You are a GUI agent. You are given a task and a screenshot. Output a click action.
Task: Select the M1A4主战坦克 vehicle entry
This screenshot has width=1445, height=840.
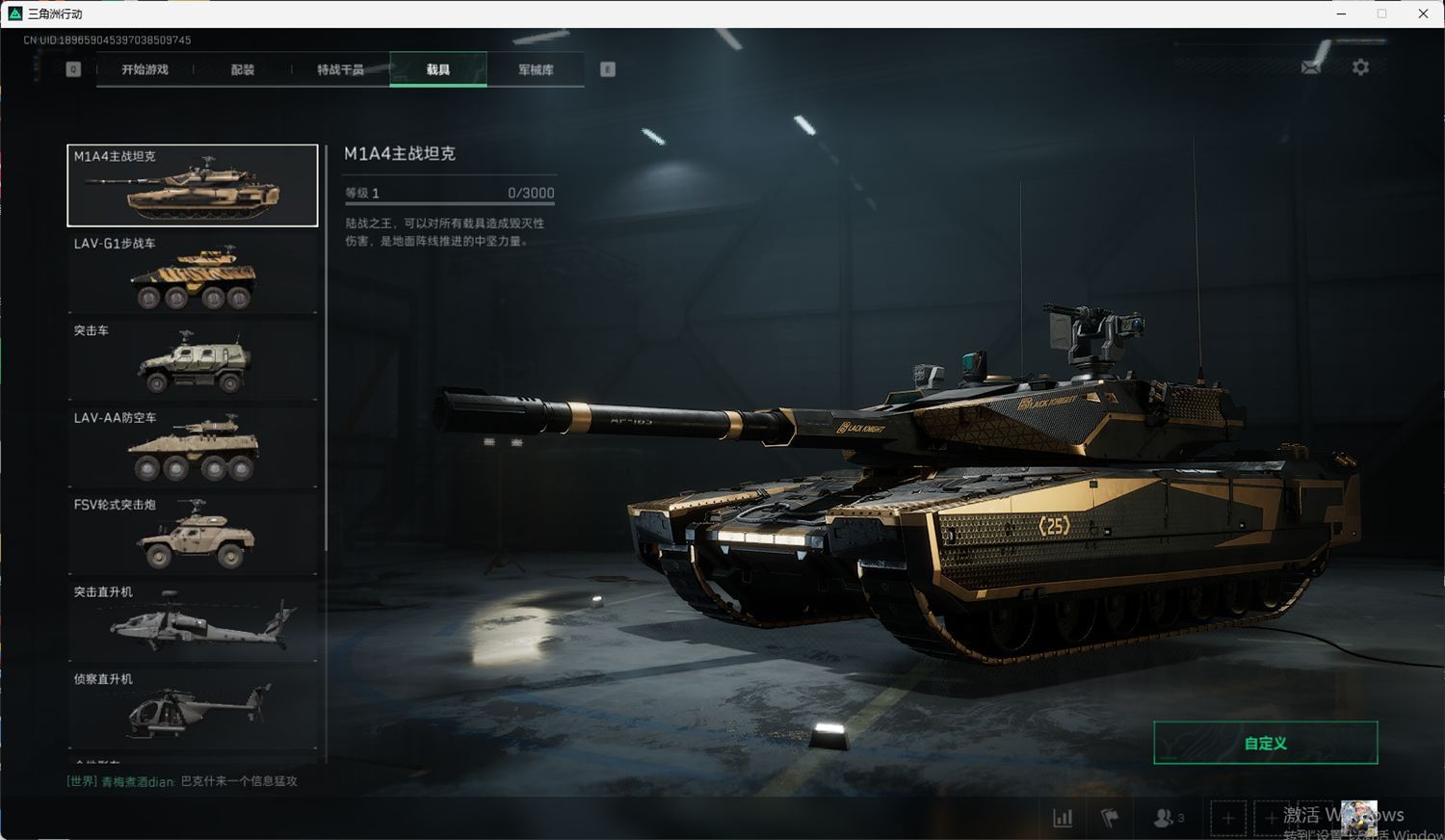[x=193, y=186]
